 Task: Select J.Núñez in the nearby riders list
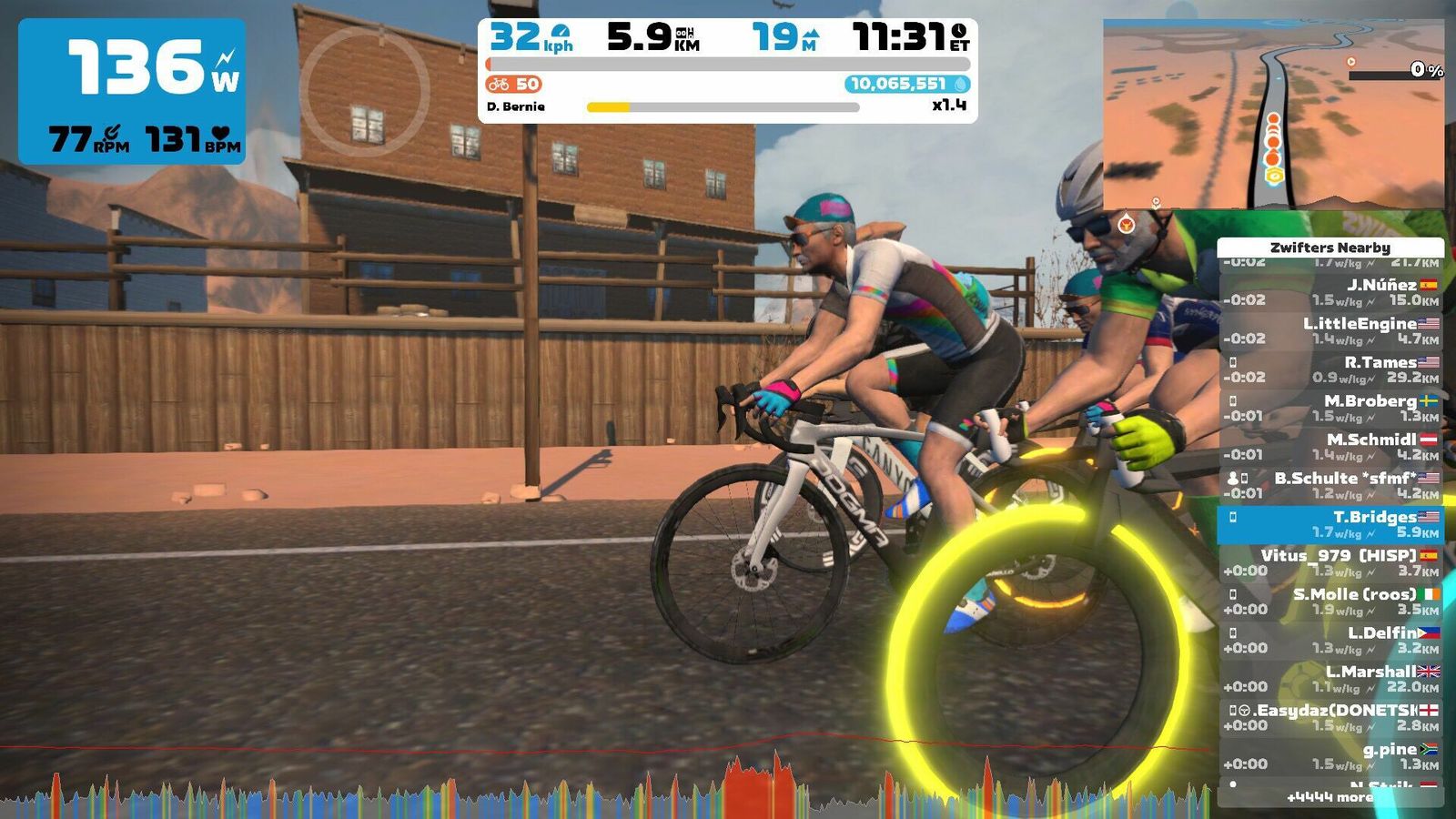point(1330,292)
